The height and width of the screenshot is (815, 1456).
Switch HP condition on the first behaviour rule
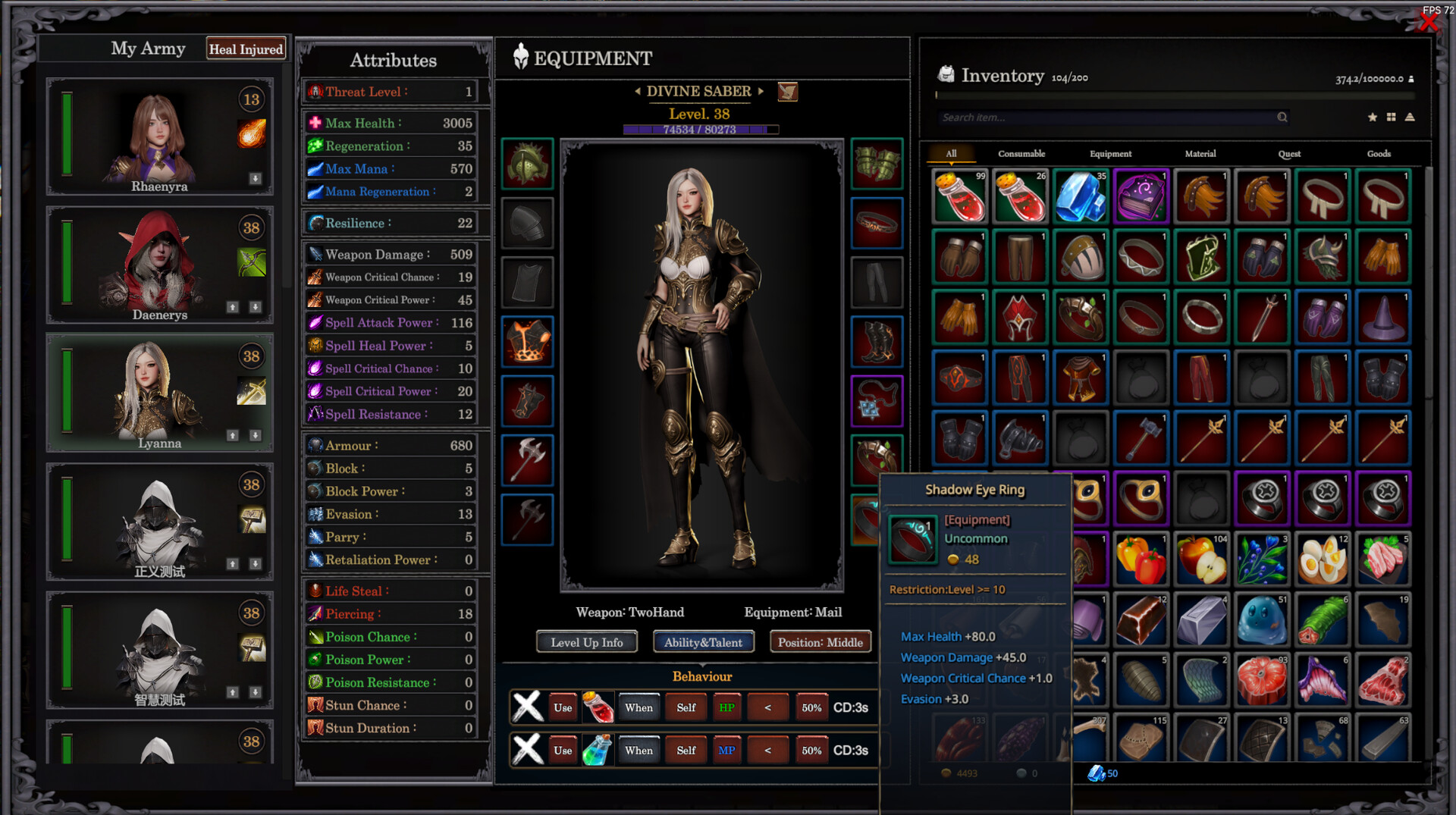pyautogui.click(x=726, y=707)
